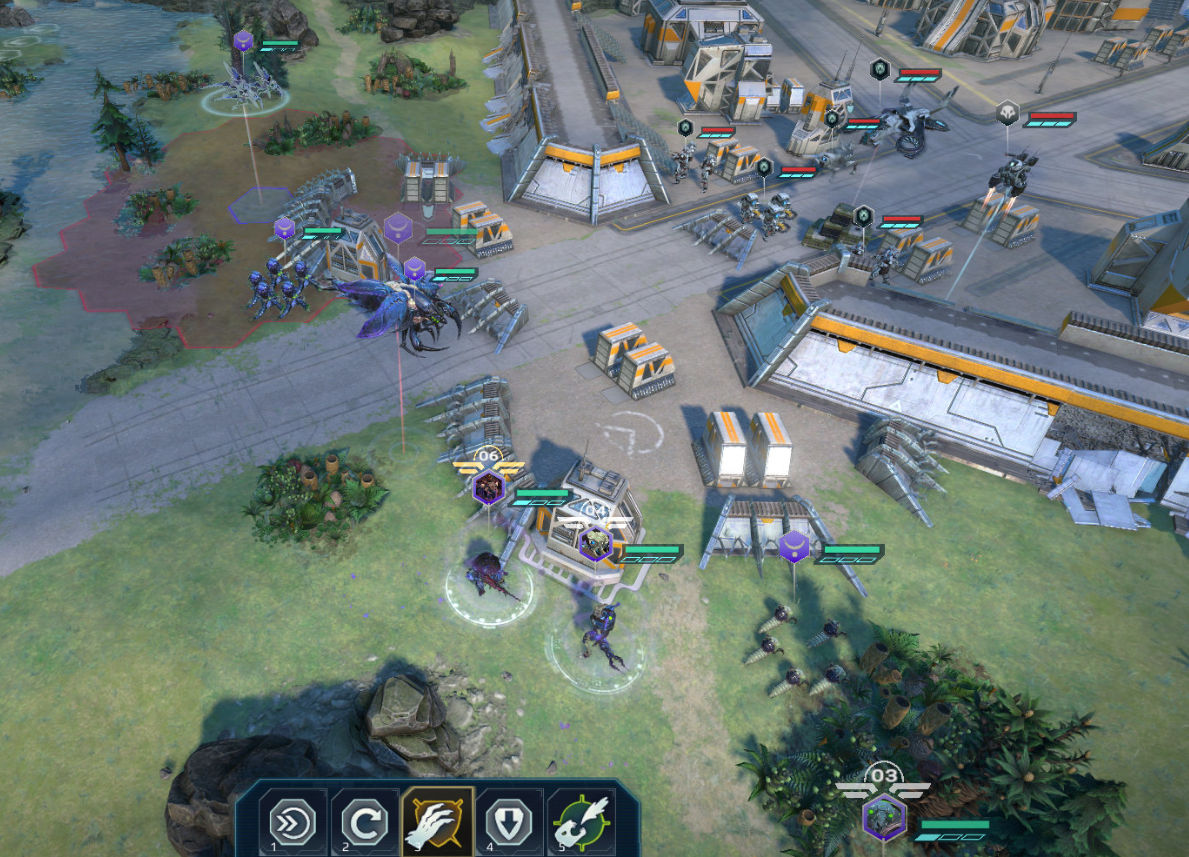Target the enemy with the light-gray hexagon marker
The image size is (1189, 857).
(x=1008, y=114)
